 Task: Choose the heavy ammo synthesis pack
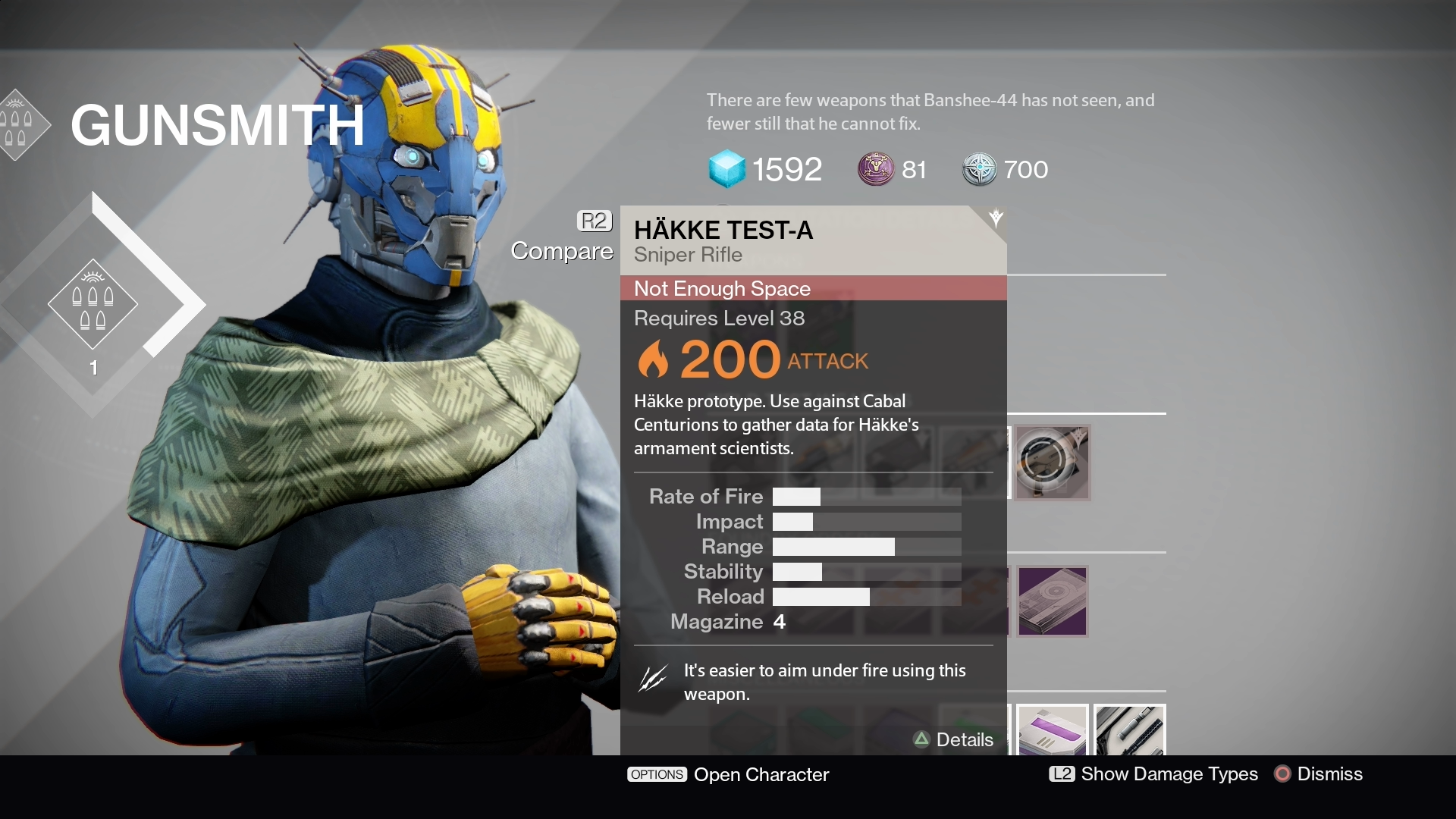point(1052,731)
